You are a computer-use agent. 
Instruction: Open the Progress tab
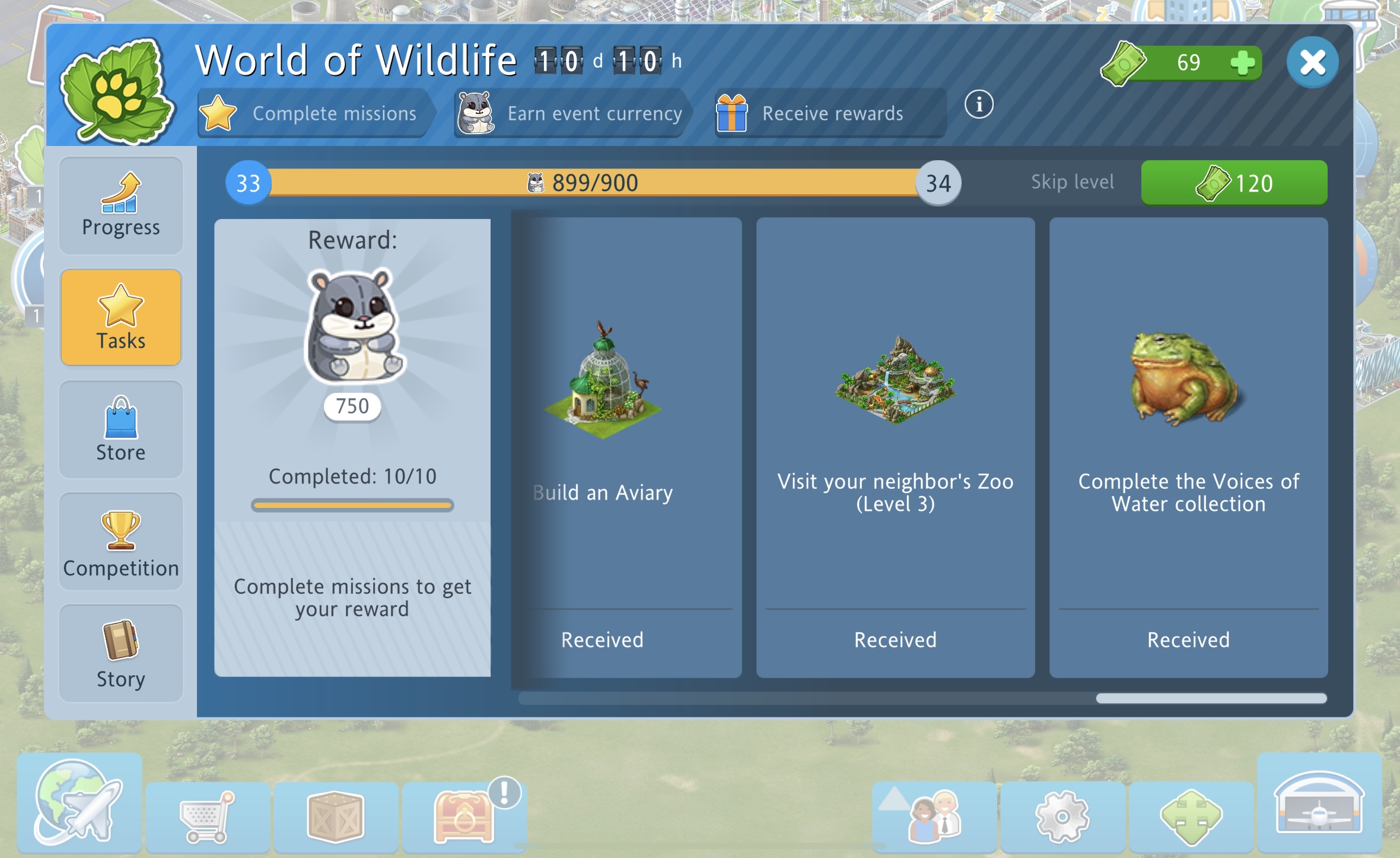point(121,206)
